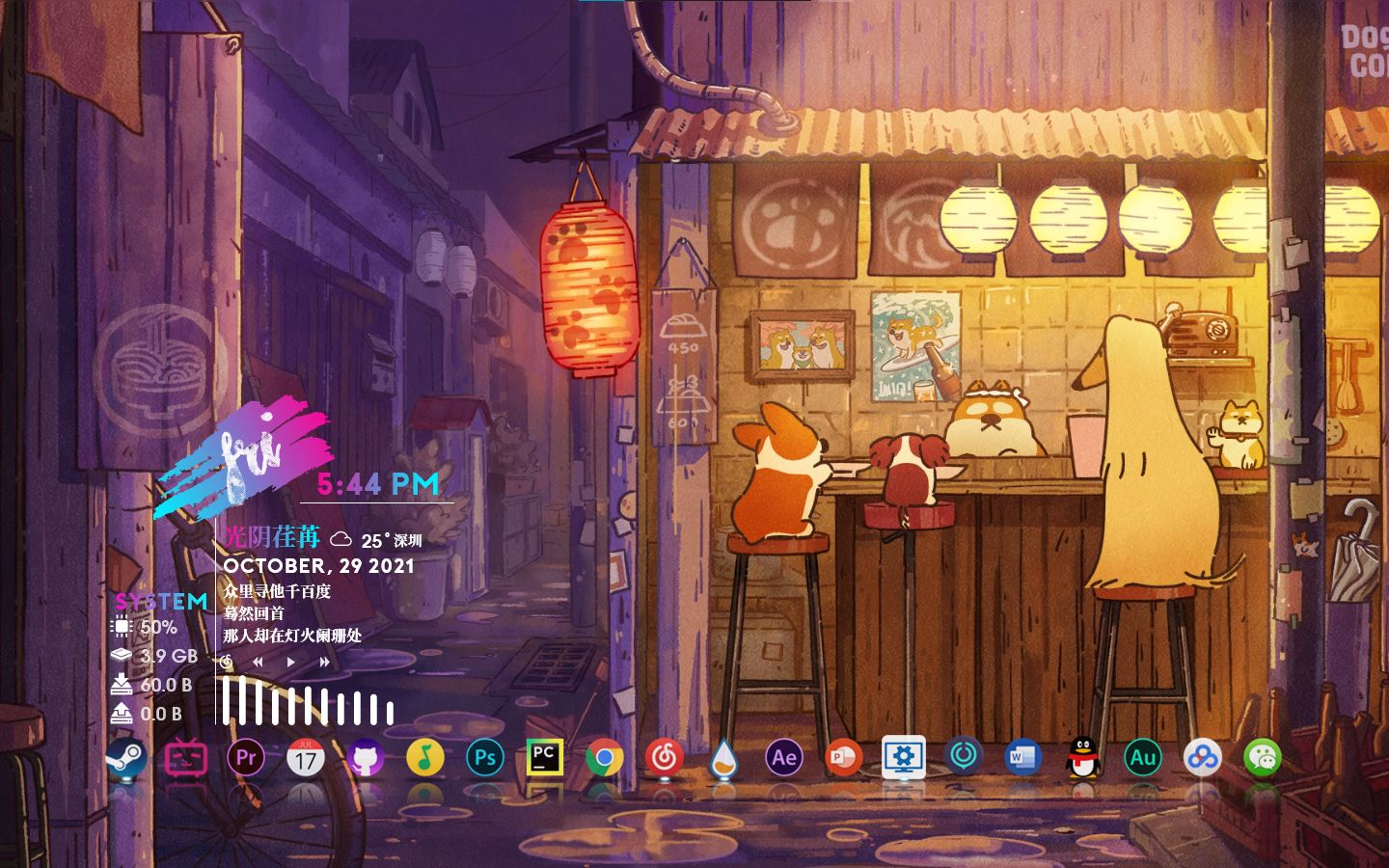Skip to the next track
Image resolution: width=1389 pixels, height=868 pixels.
[322, 662]
